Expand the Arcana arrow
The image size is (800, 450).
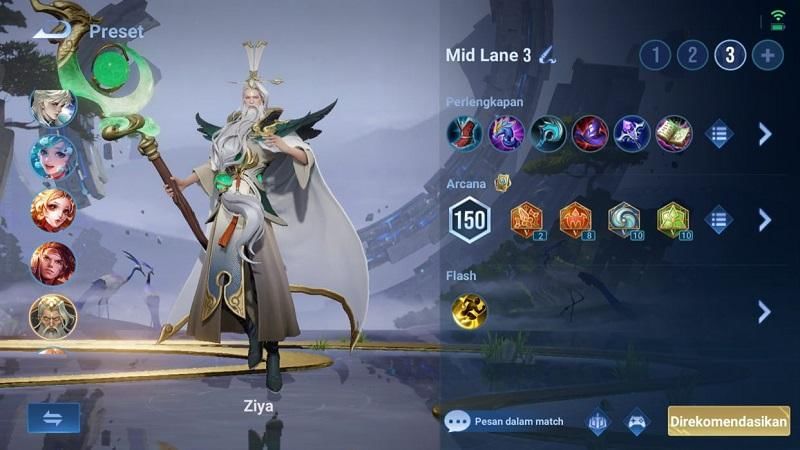pyautogui.click(x=765, y=220)
